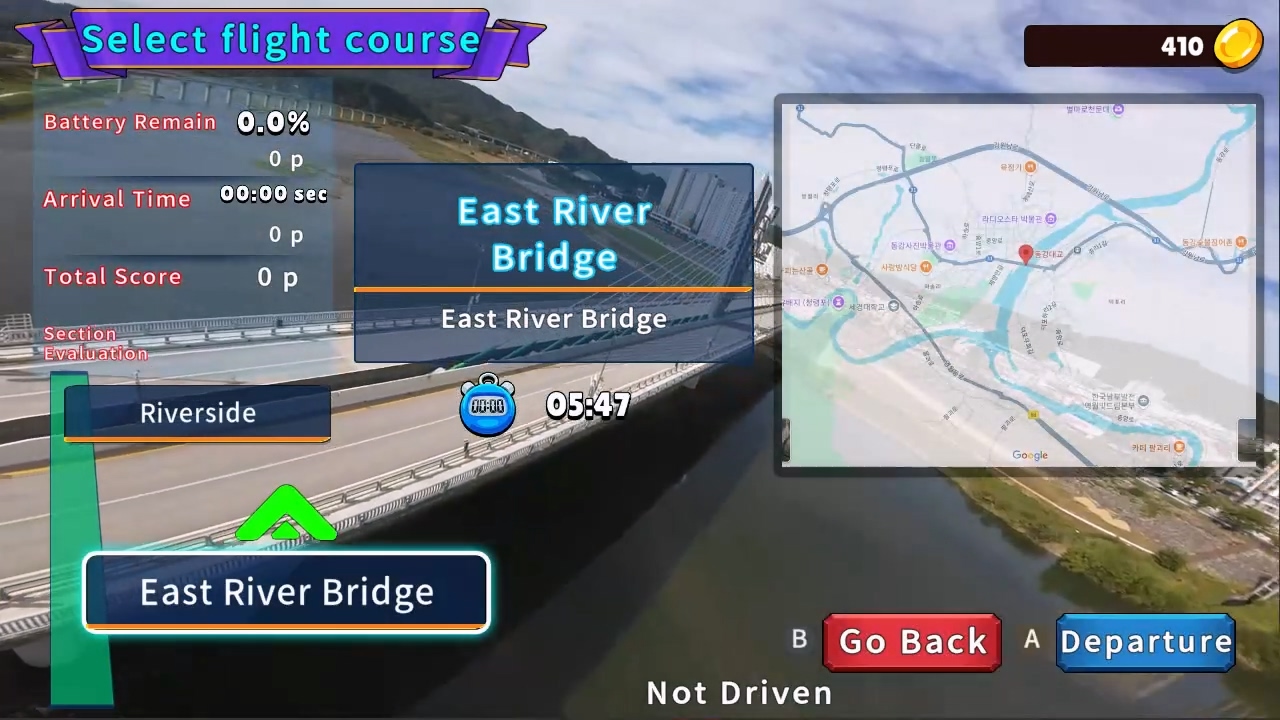Viewport: 1280px width, 720px height.
Task: Click the left arrow at the map edge
Action: (x=786, y=440)
